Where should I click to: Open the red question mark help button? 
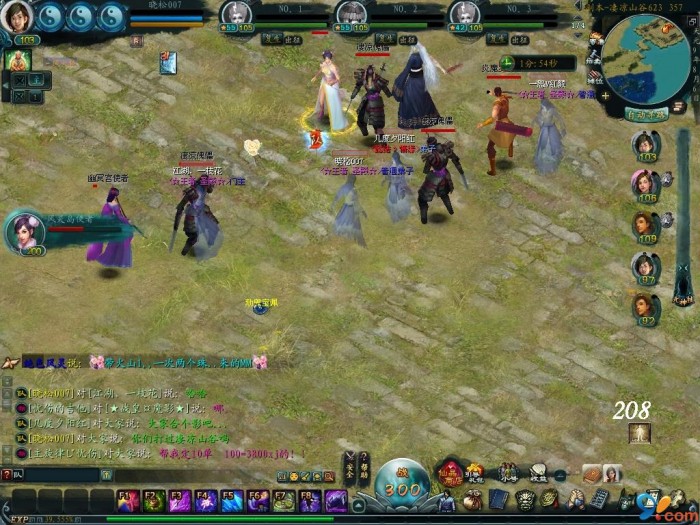[x=7, y=474]
